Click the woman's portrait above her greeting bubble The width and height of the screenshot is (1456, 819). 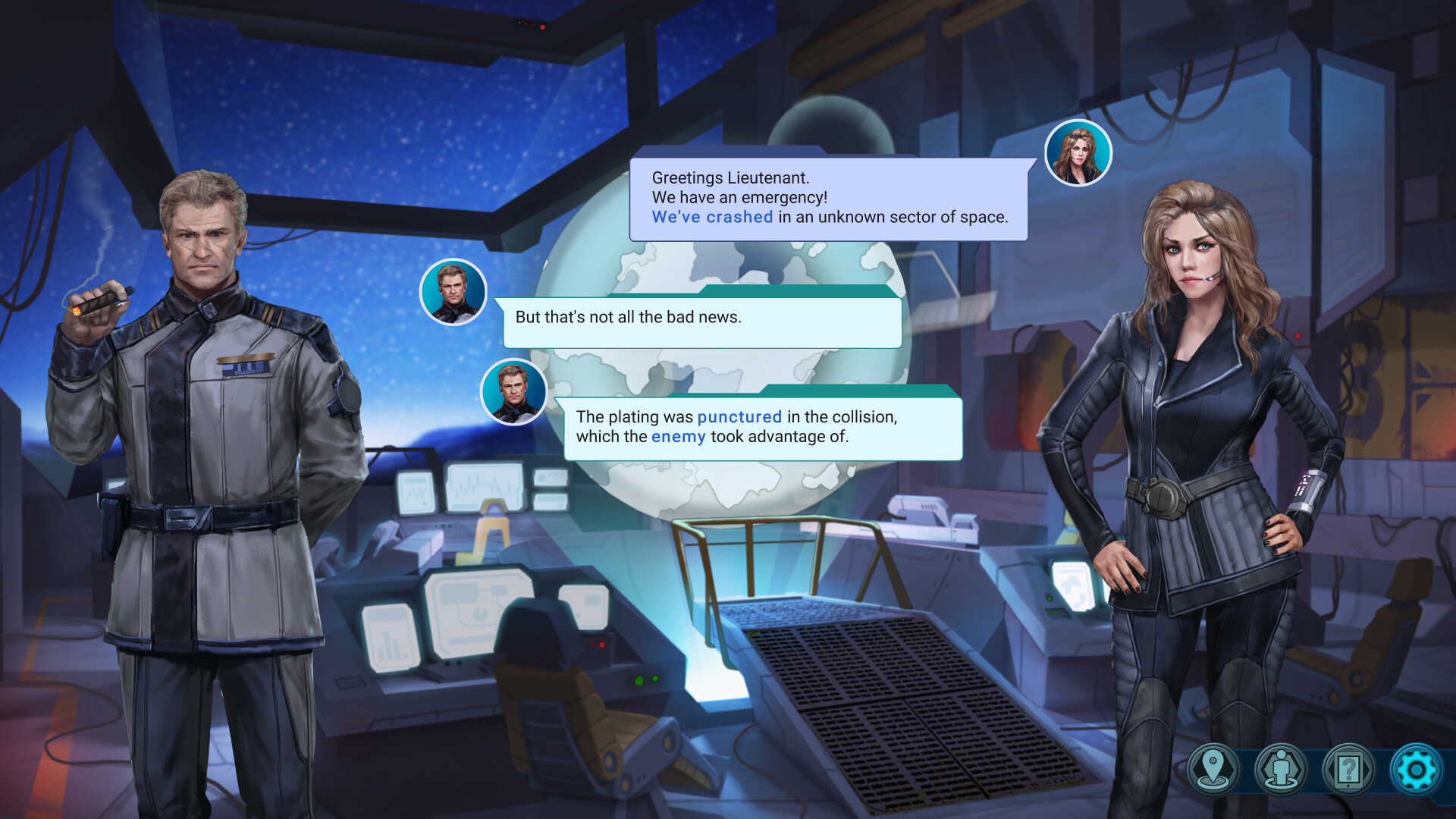[1080, 154]
